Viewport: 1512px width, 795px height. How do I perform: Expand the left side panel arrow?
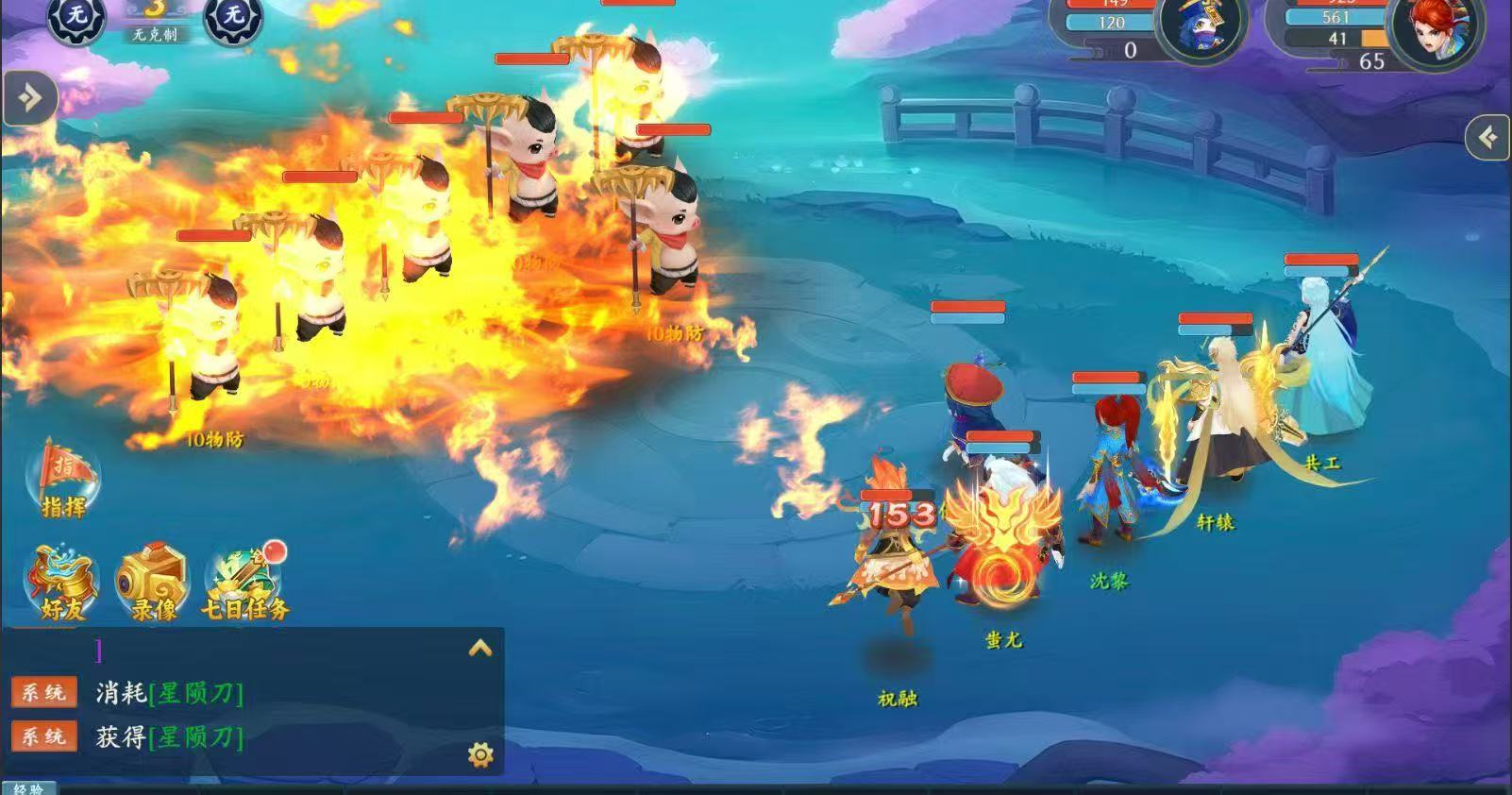click(x=29, y=97)
